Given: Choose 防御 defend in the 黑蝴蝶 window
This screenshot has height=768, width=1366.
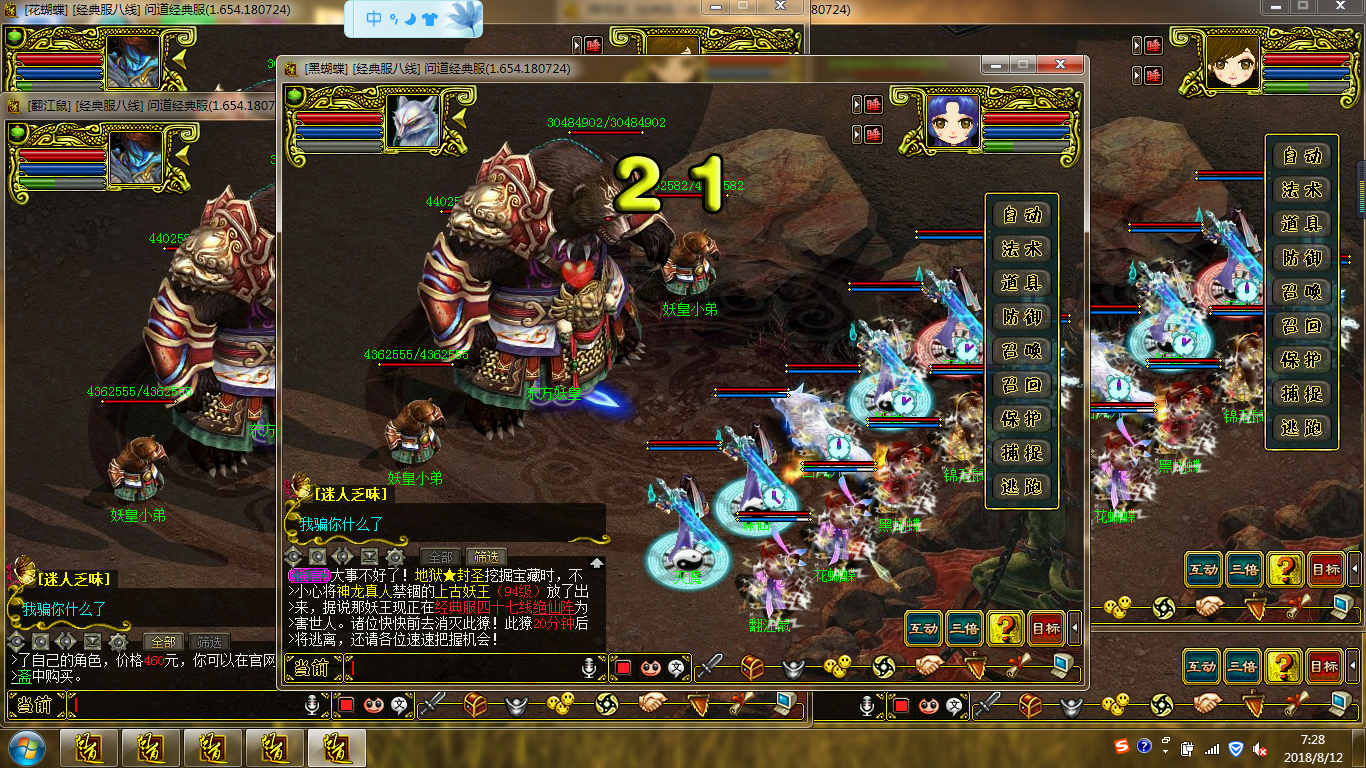Looking at the screenshot, I should [x=1022, y=317].
